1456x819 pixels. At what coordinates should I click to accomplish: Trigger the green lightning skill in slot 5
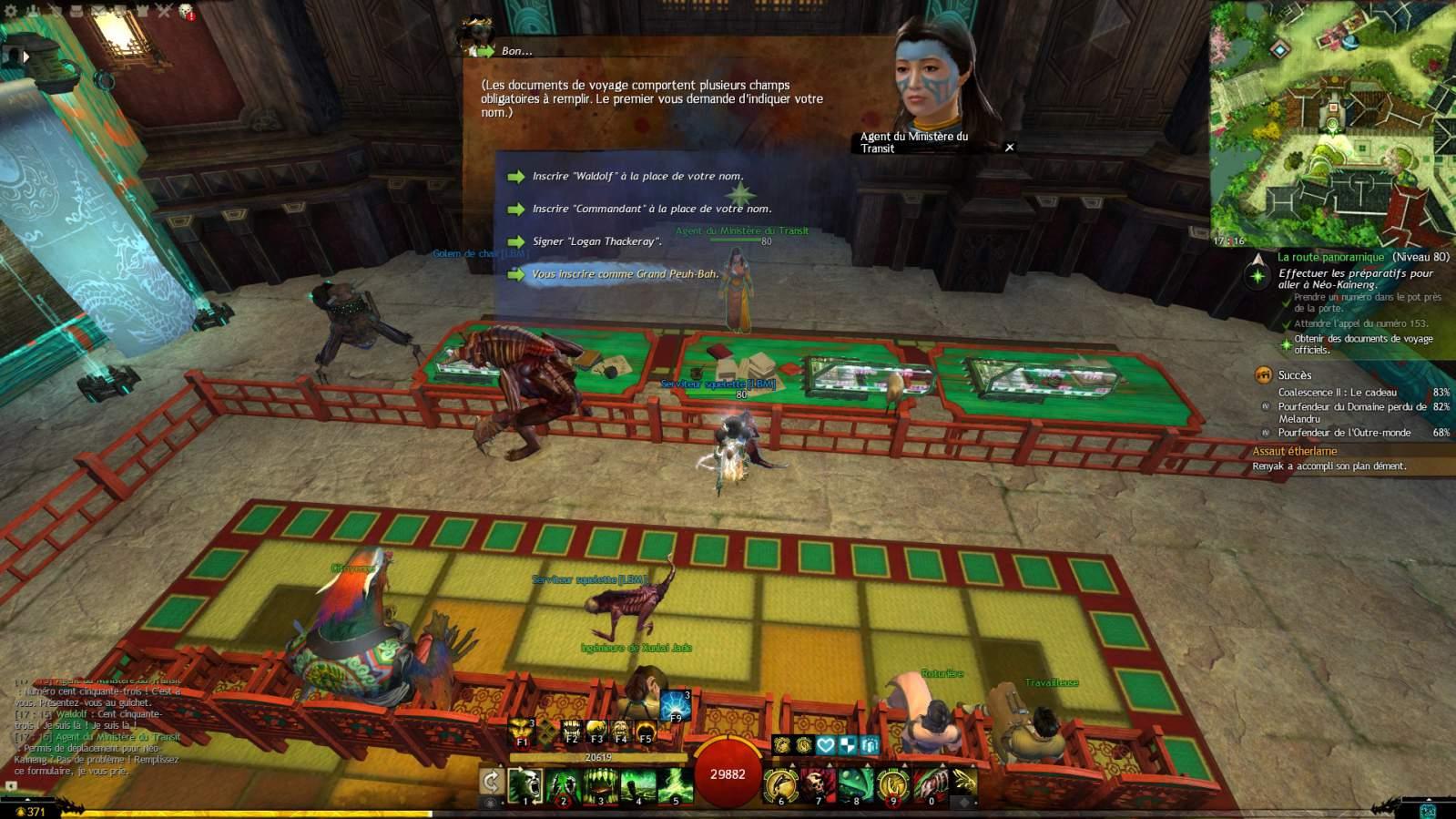(x=675, y=784)
